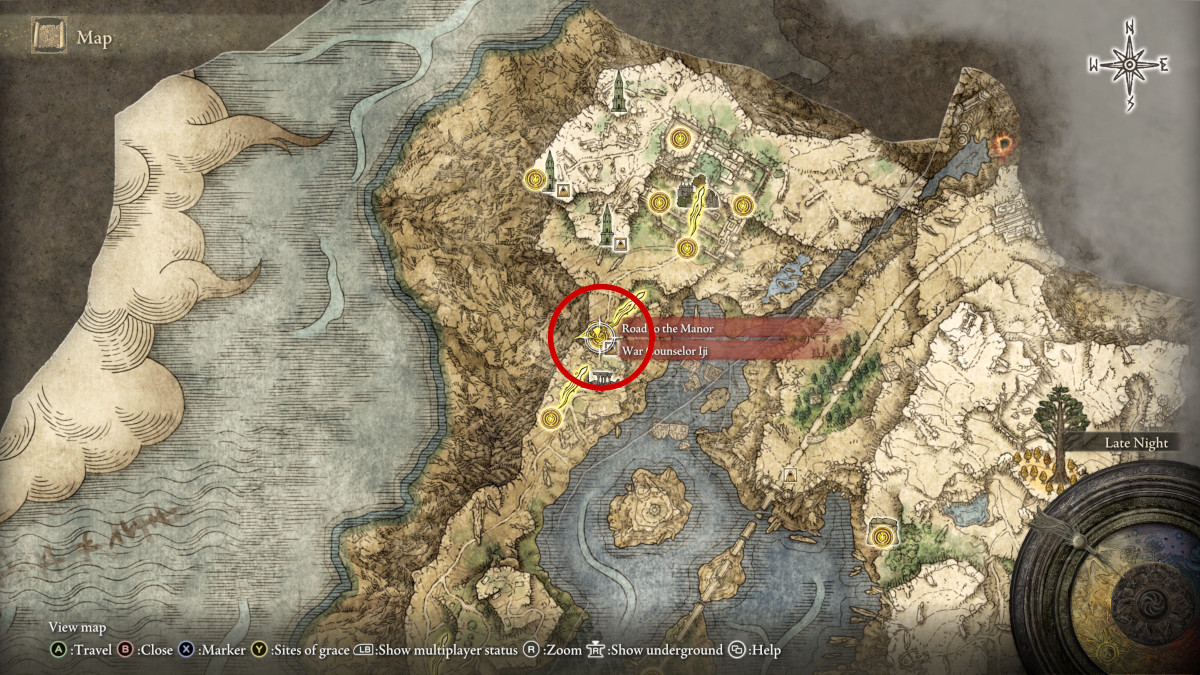Click the marker box by the southern tower
Screen dimensions: 1200x675
point(621,243)
